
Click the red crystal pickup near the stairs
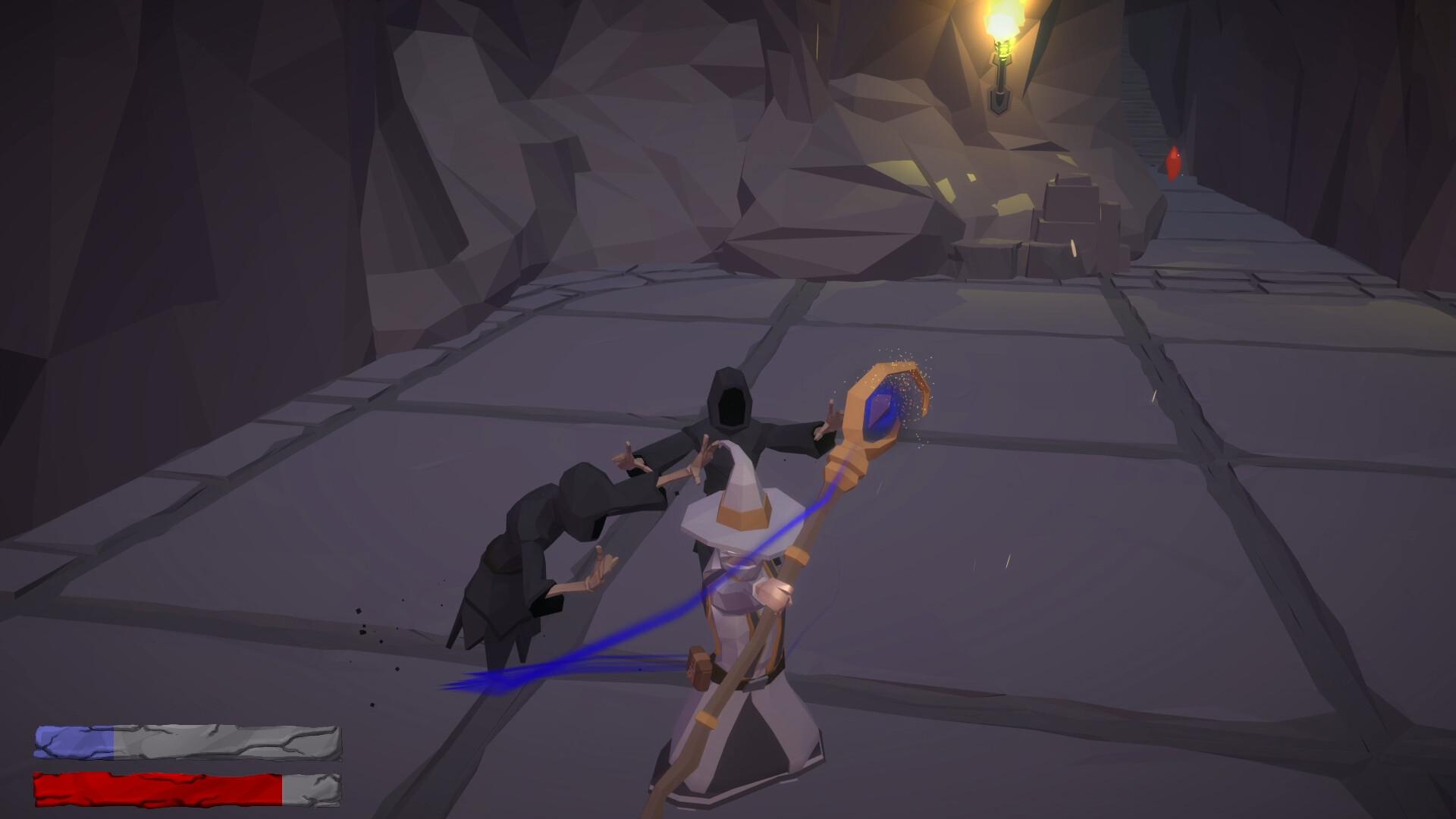[x=1175, y=162]
